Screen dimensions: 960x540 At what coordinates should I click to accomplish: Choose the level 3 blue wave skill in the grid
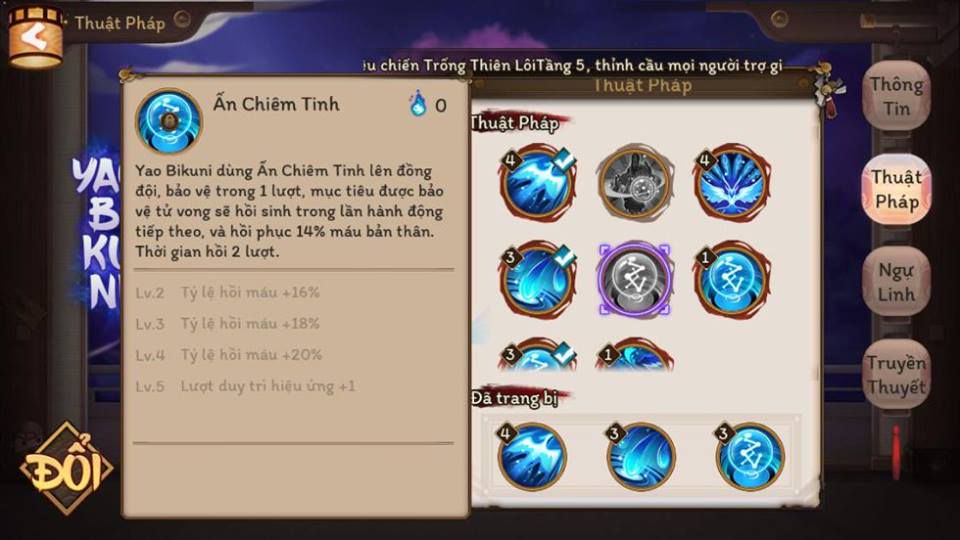(536, 279)
